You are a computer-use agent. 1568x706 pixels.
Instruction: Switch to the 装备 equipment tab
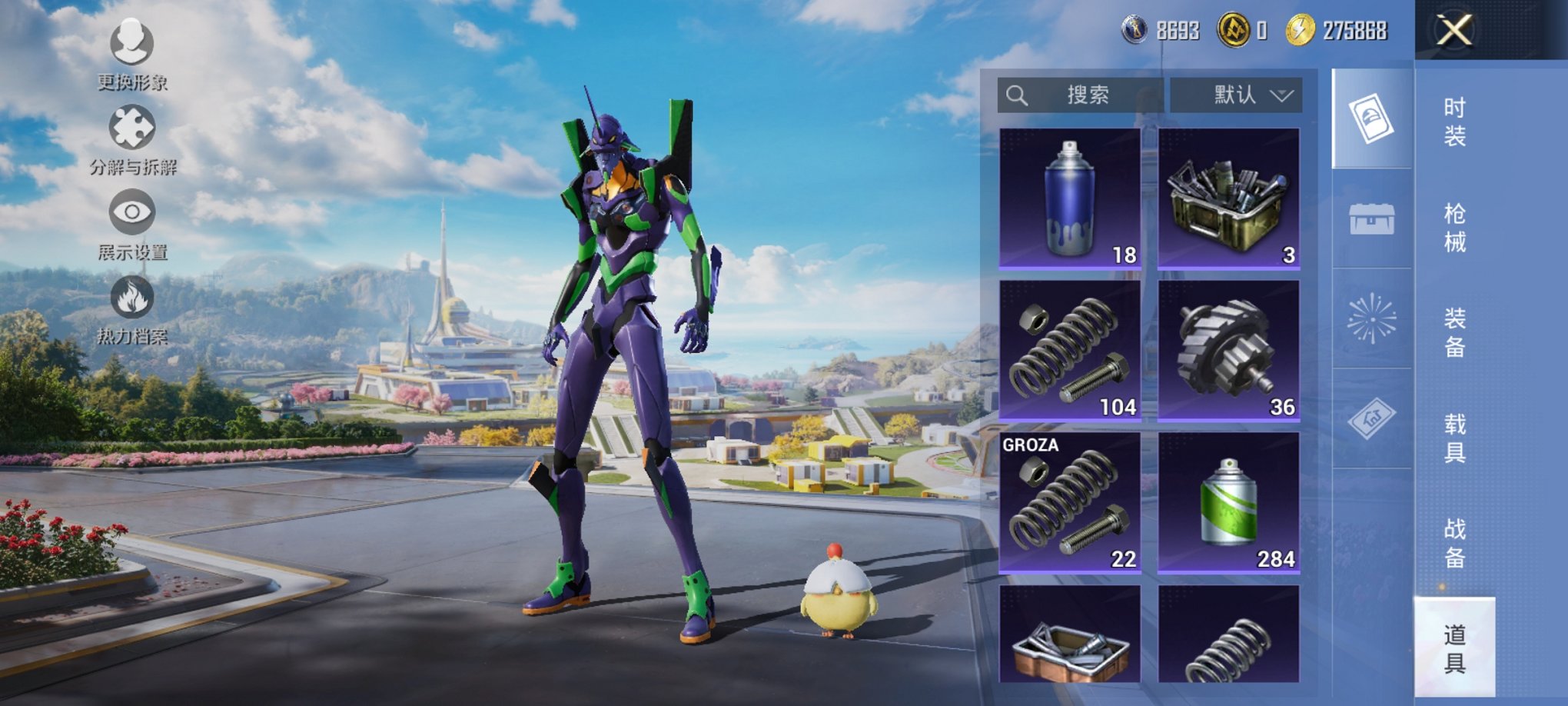coord(1454,332)
